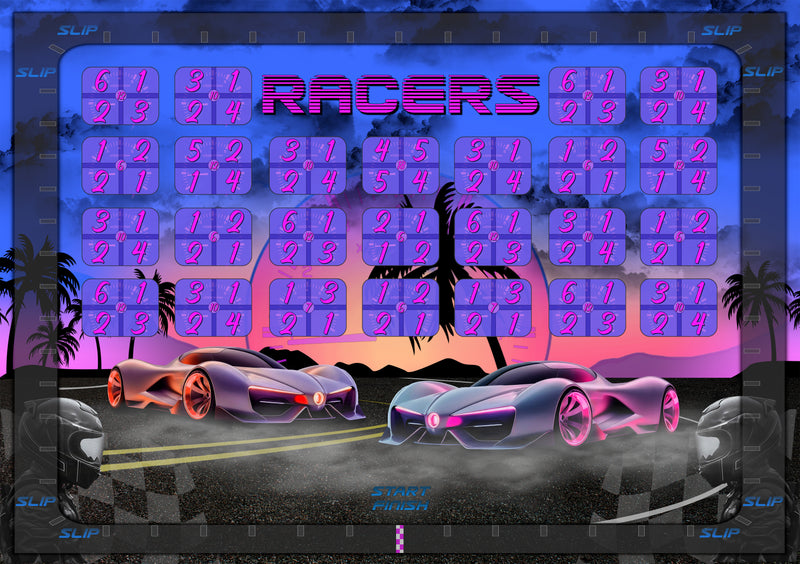Choose the tile numbered 2 1 1 2
Screen dimensions: 800x564
click(x=400, y=237)
